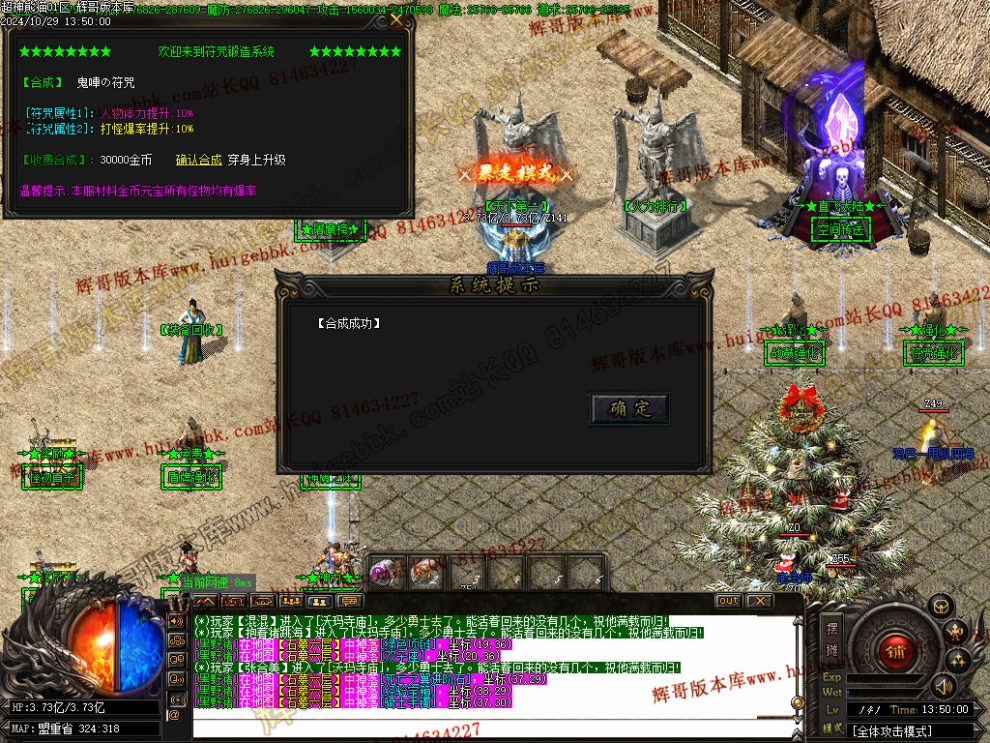Viewport: 990px width, 743px height.
Task: Click the @ icon beside the chat input
Action: coord(175,714)
